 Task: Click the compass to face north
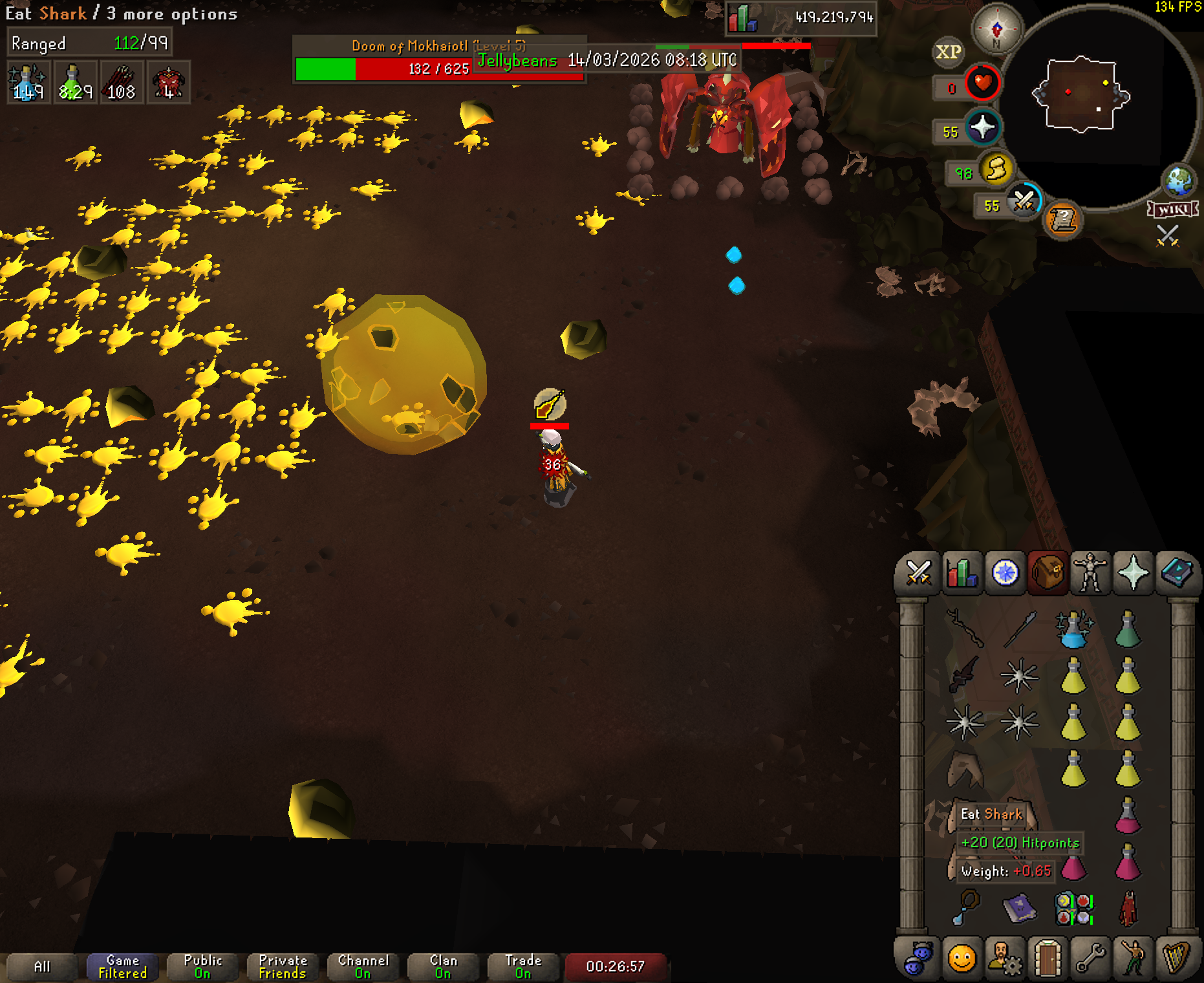pos(996,29)
